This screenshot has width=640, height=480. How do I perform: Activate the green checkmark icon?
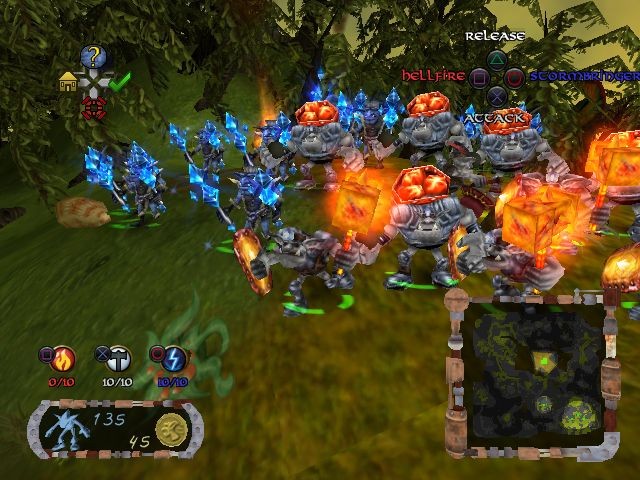[x=121, y=82]
